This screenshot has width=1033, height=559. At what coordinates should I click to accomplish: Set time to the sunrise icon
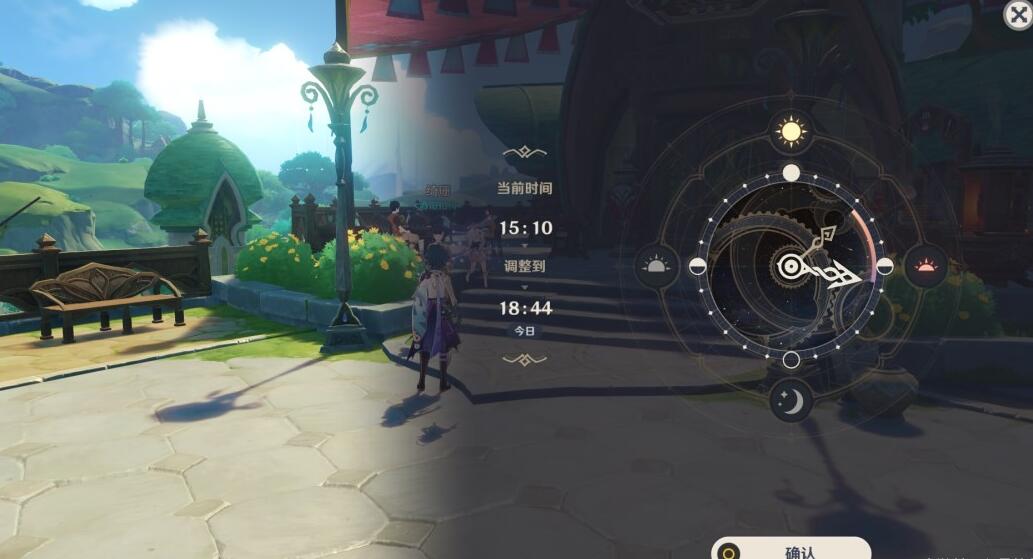coord(656,266)
